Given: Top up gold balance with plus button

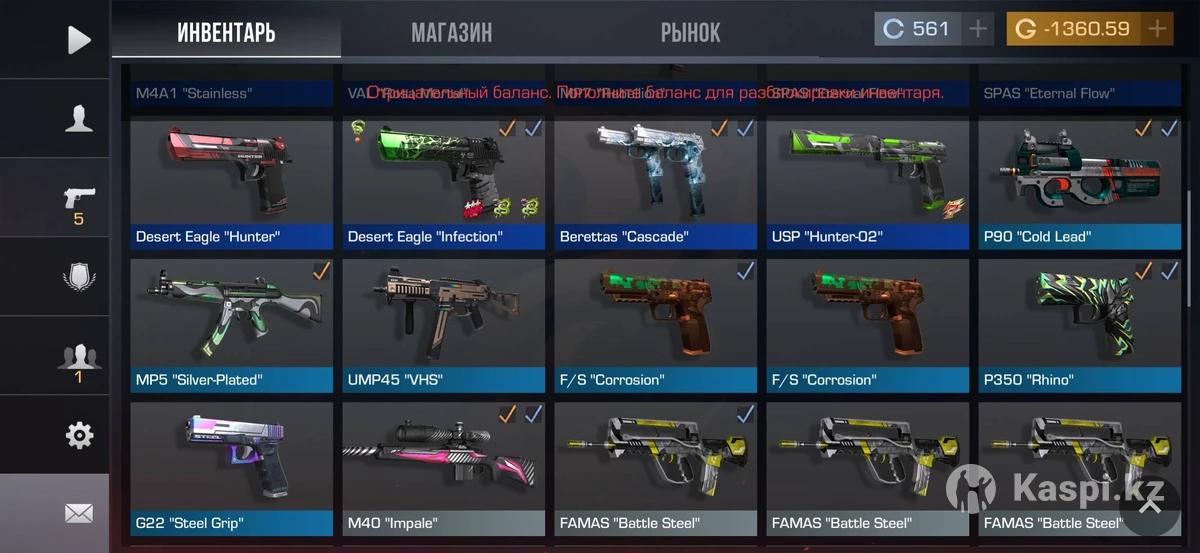Looking at the screenshot, I should [1157, 29].
